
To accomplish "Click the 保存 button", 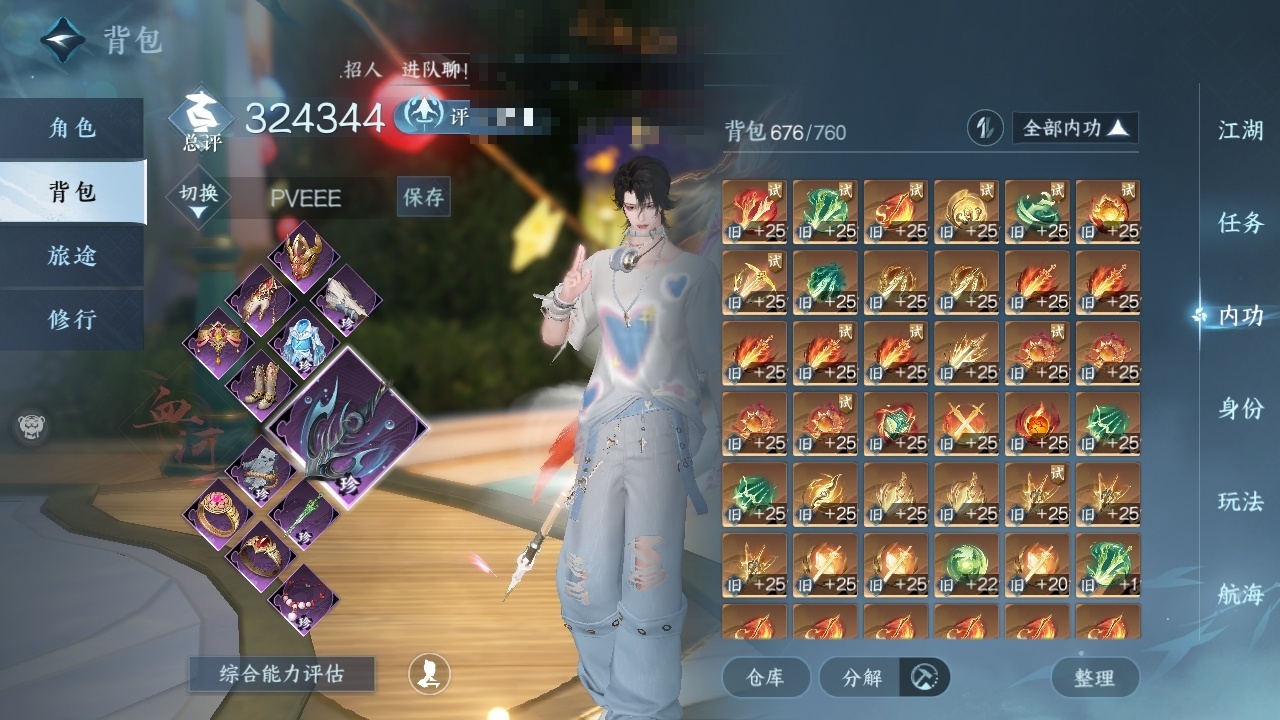I will [x=423, y=197].
